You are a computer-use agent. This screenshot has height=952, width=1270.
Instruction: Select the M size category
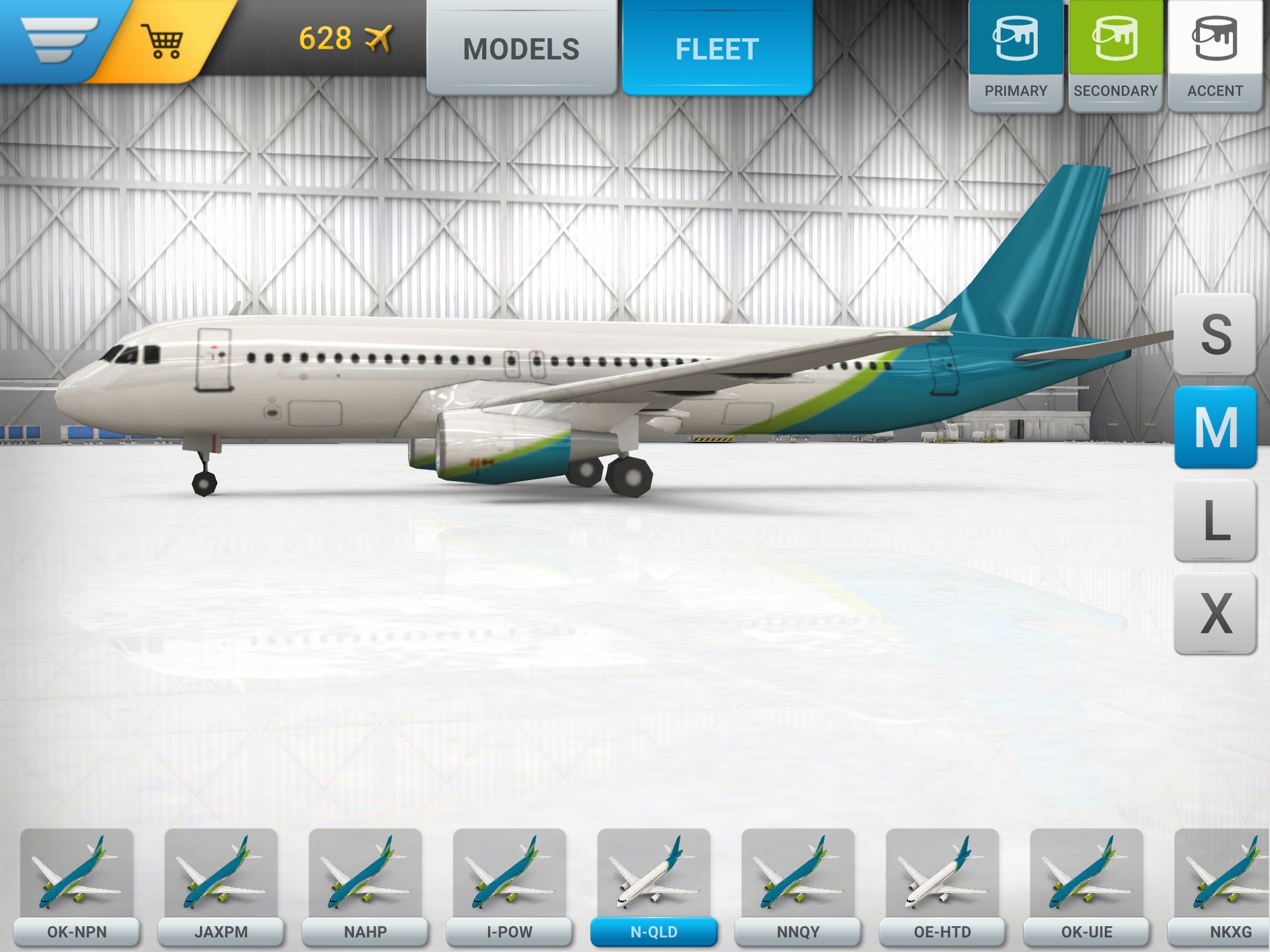pyautogui.click(x=1215, y=427)
